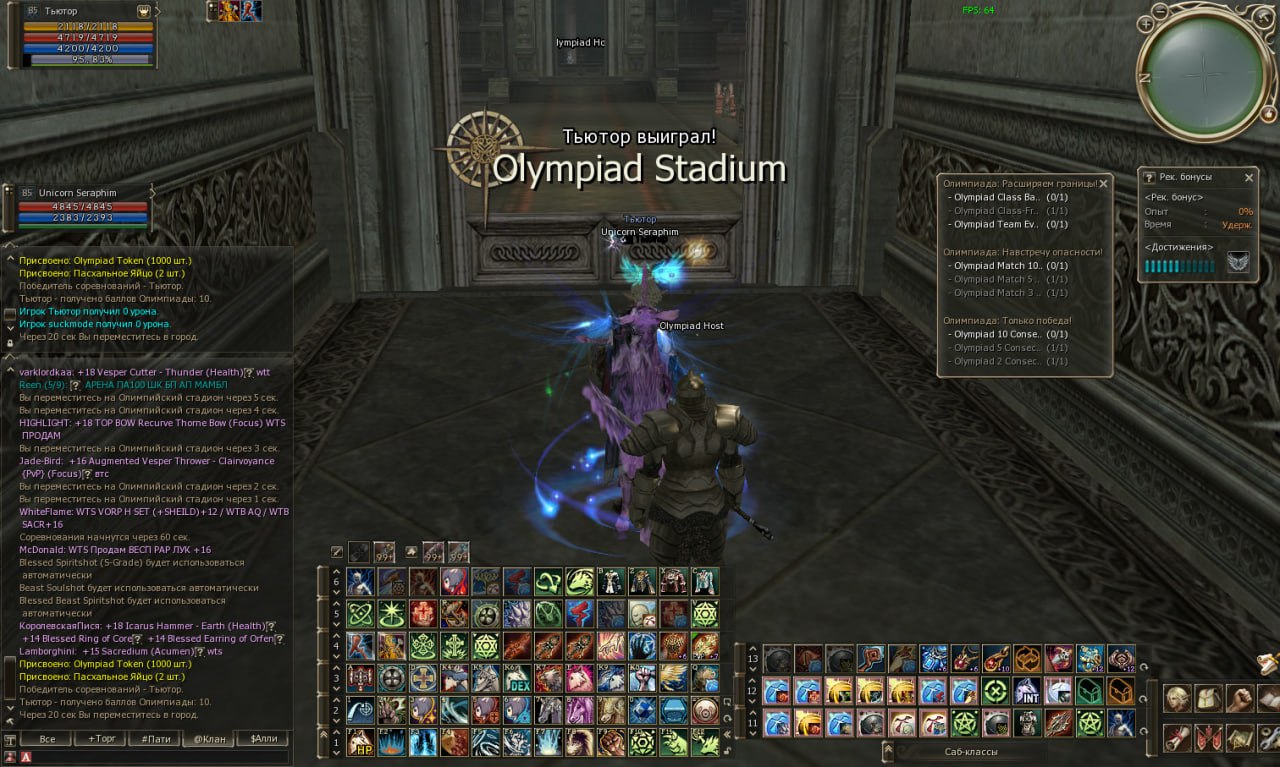Close the Рек. бонусы window
1280x767 pixels.
pos(1248,177)
